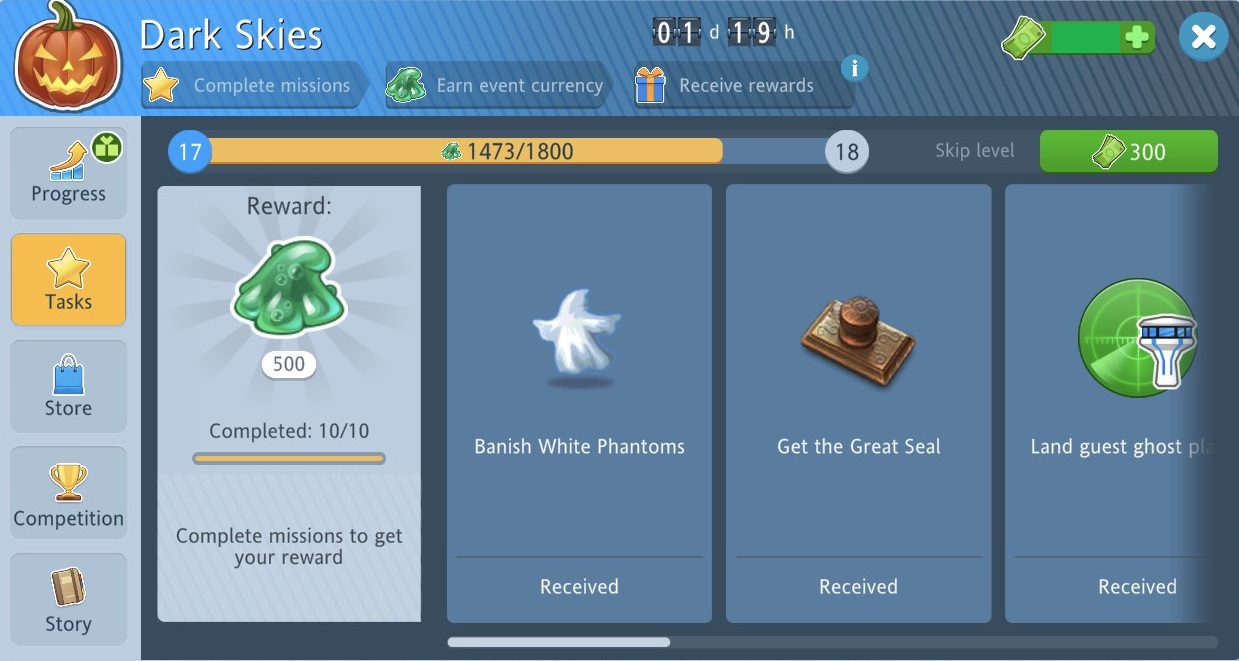Viewport: 1239px width, 661px height.
Task: Switch to the Tasks tab
Action: coord(68,279)
